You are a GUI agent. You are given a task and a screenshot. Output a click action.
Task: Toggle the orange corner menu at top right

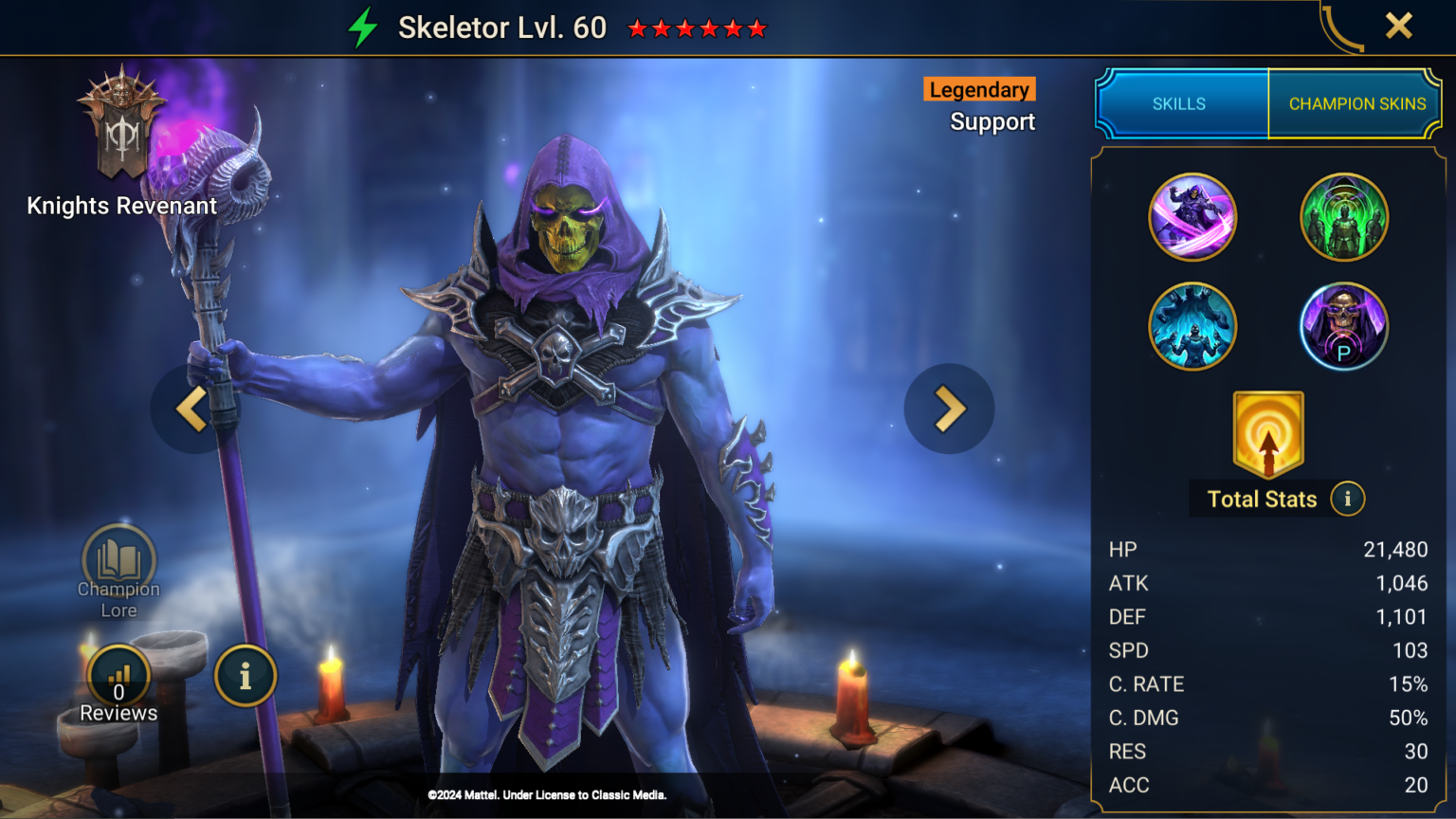point(1342,27)
